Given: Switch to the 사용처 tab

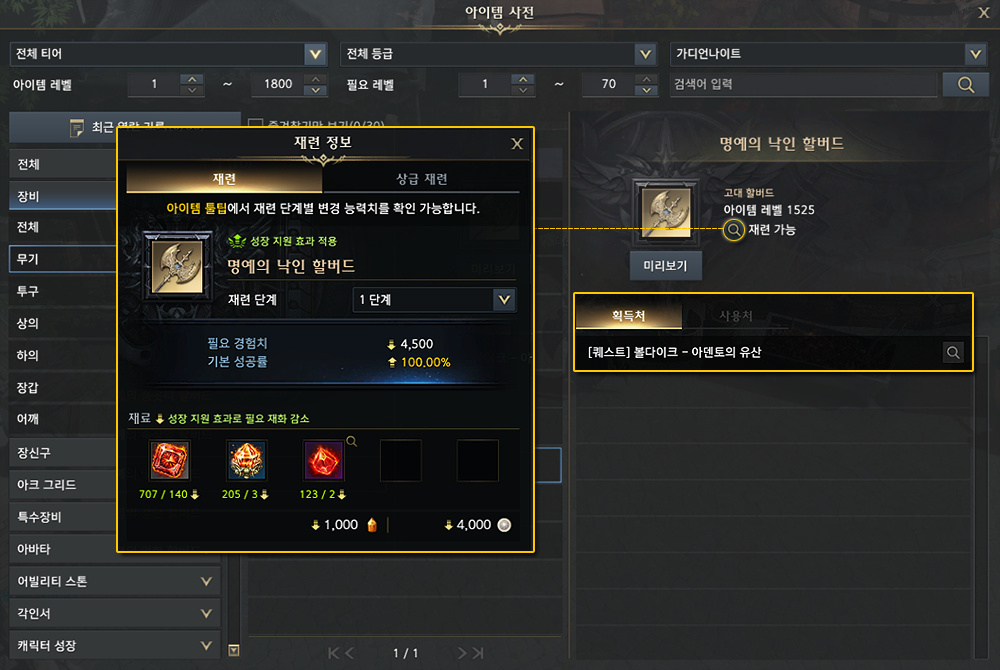Looking at the screenshot, I should [x=736, y=316].
